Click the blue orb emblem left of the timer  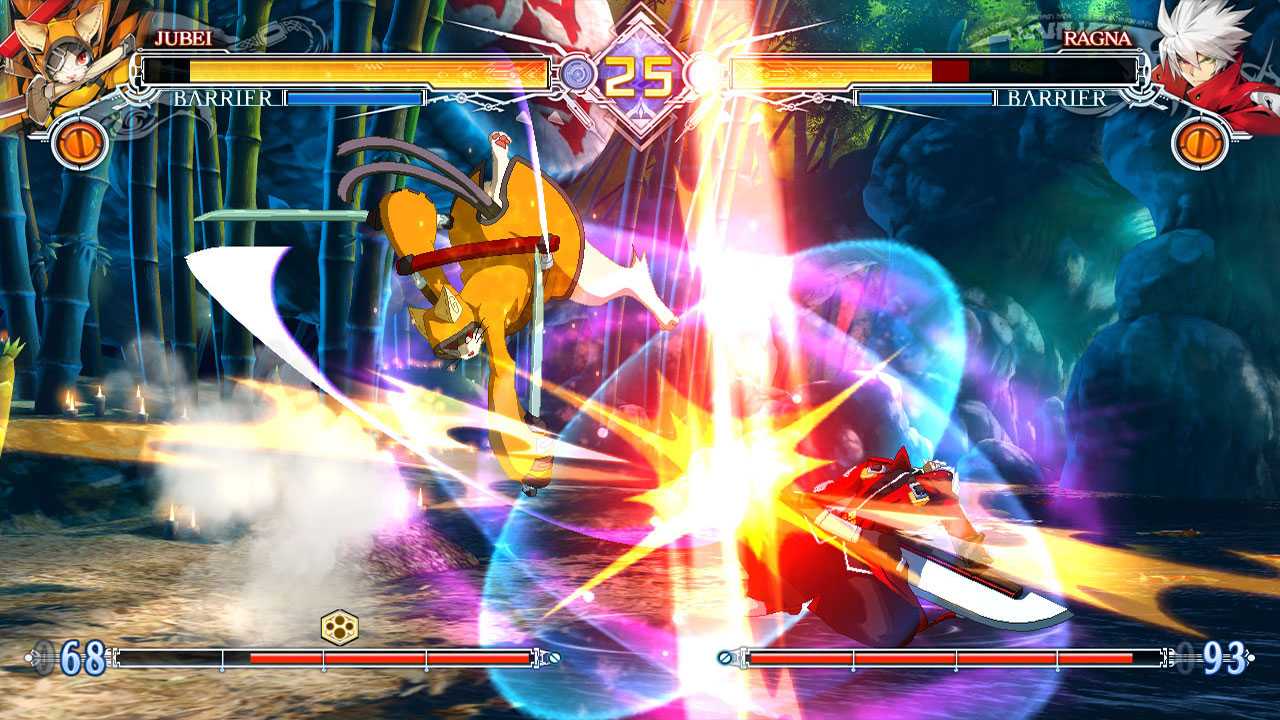576,71
